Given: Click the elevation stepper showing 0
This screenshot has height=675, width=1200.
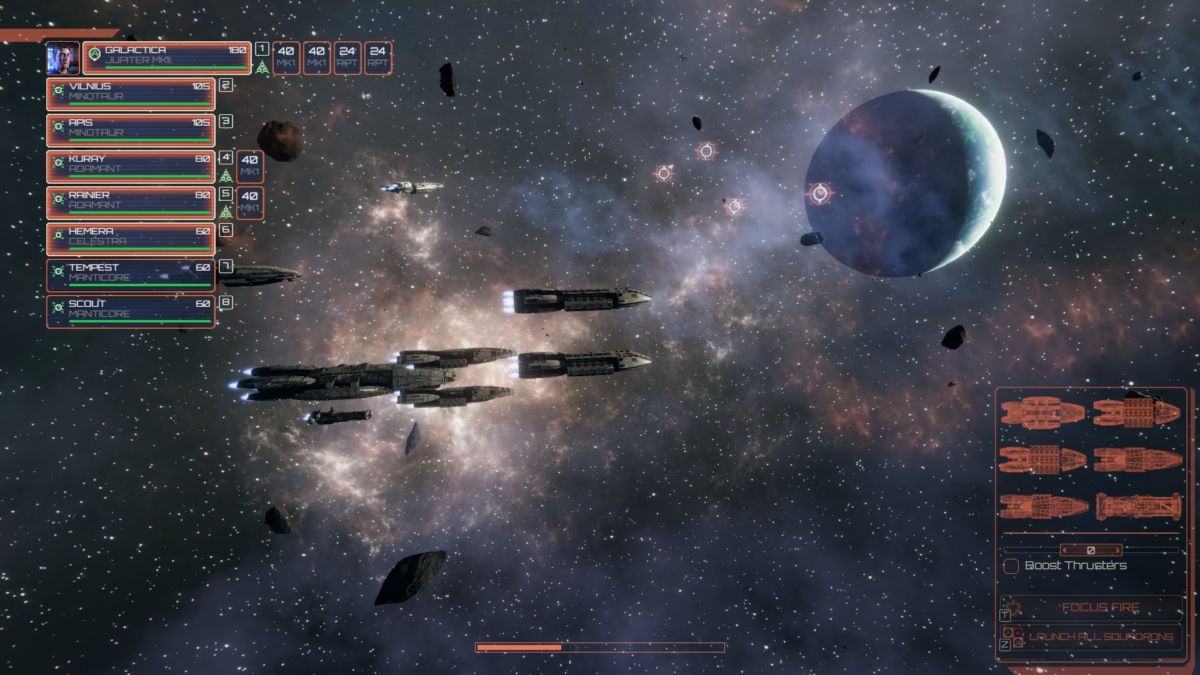Looking at the screenshot, I should (x=1090, y=550).
